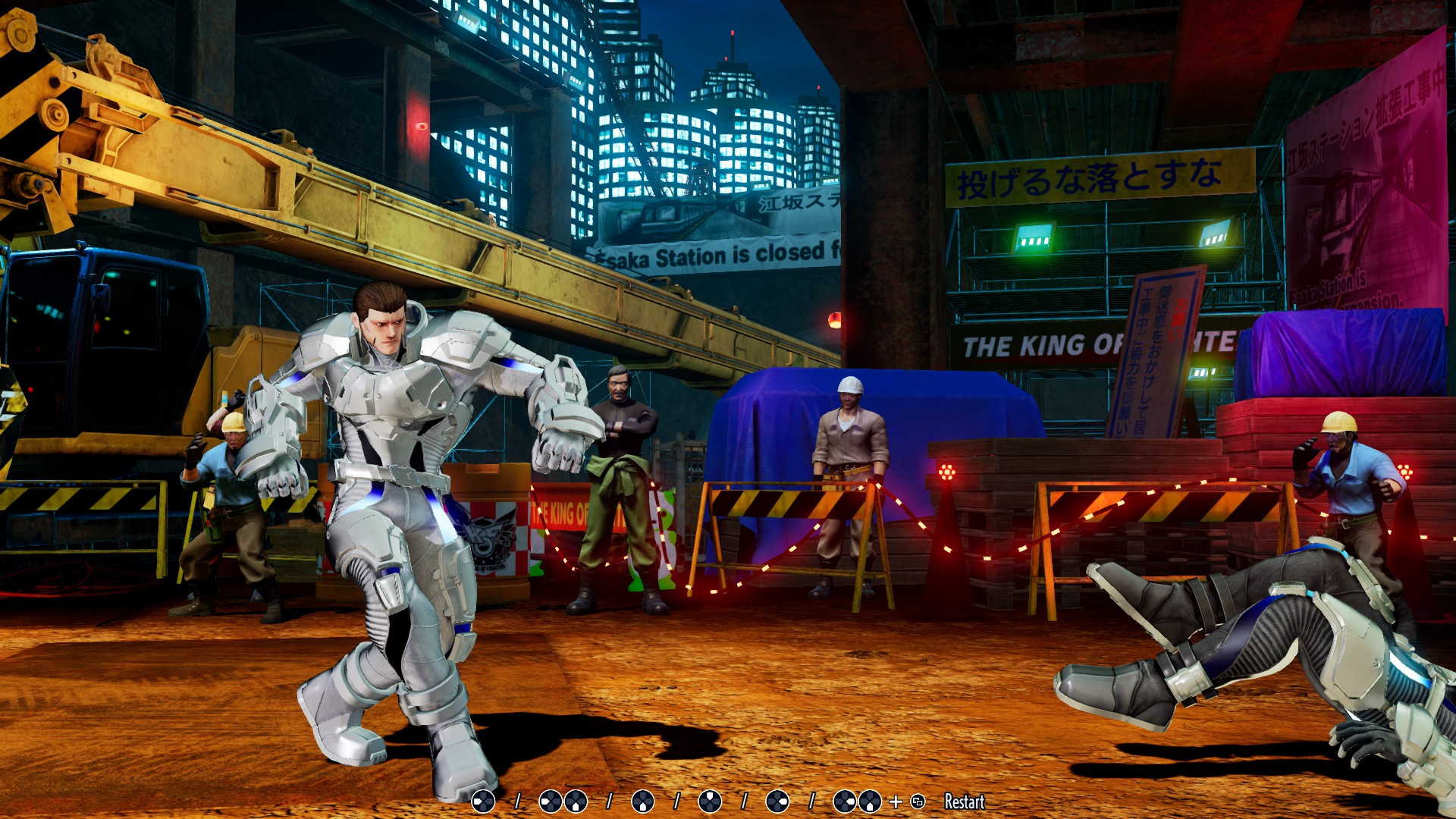This screenshot has height=819, width=1456.
Task: Click the up directional input icon
Action: (711, 802)
